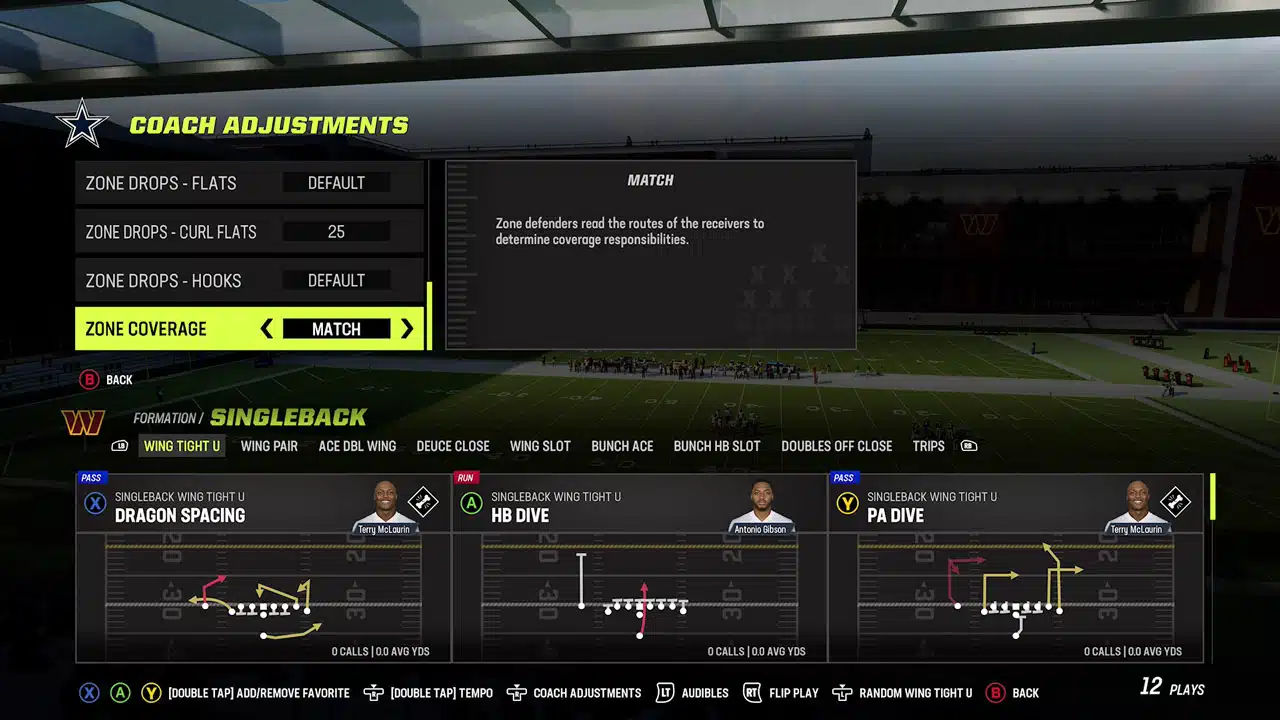The height and width of the screenshot is (720, 1280).
Task: Click the right arrow on Zone Coverage
Action: coord(406,329)
